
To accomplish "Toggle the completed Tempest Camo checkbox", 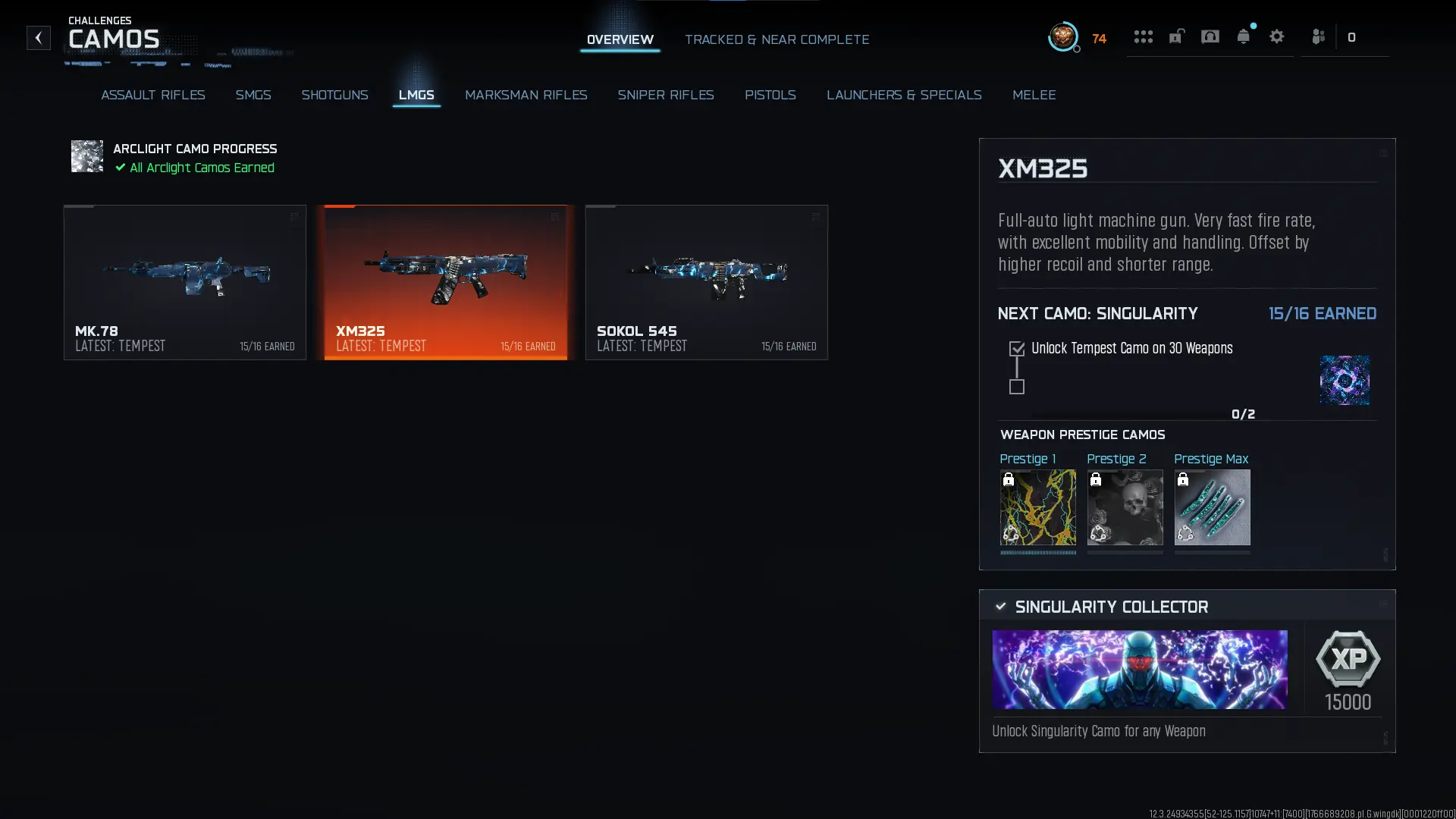I will (1017, 348).
